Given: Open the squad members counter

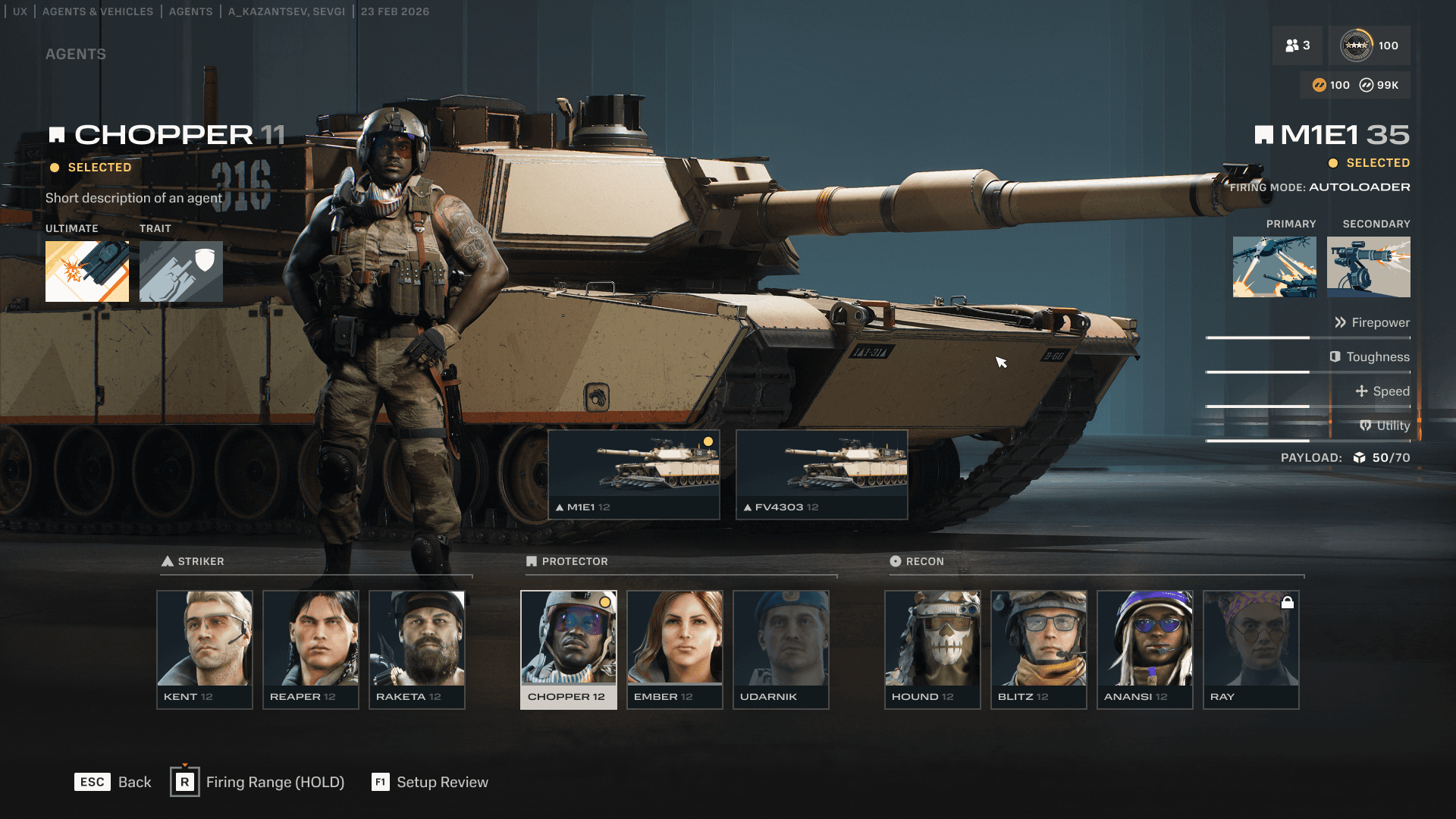Looking at the screenshot, I should [x=1298, y=45].
